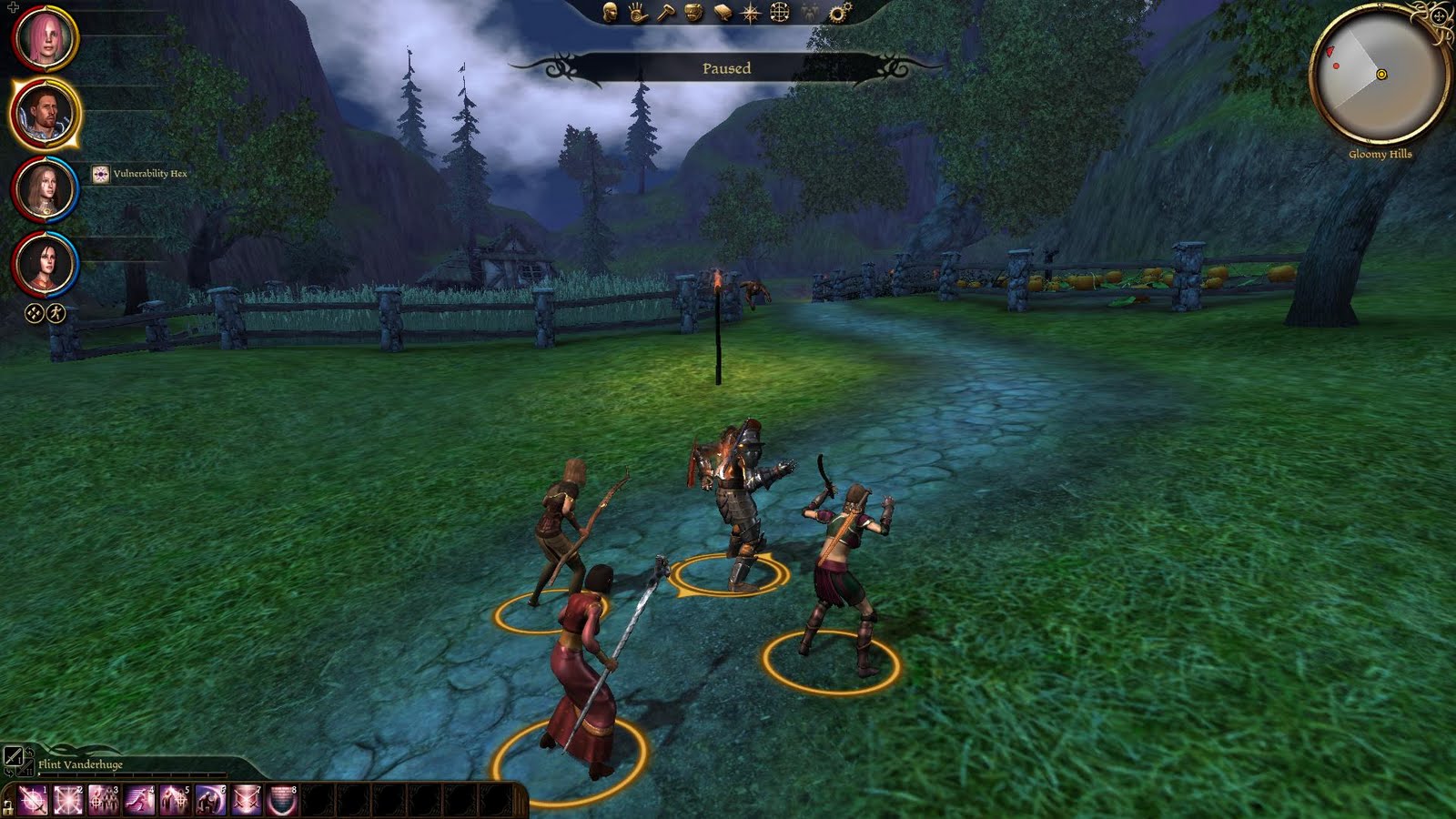This screenshot has height=819, width=1456.
Task: Select the pink-haired party member portrait
Action: tap(45, 37)
